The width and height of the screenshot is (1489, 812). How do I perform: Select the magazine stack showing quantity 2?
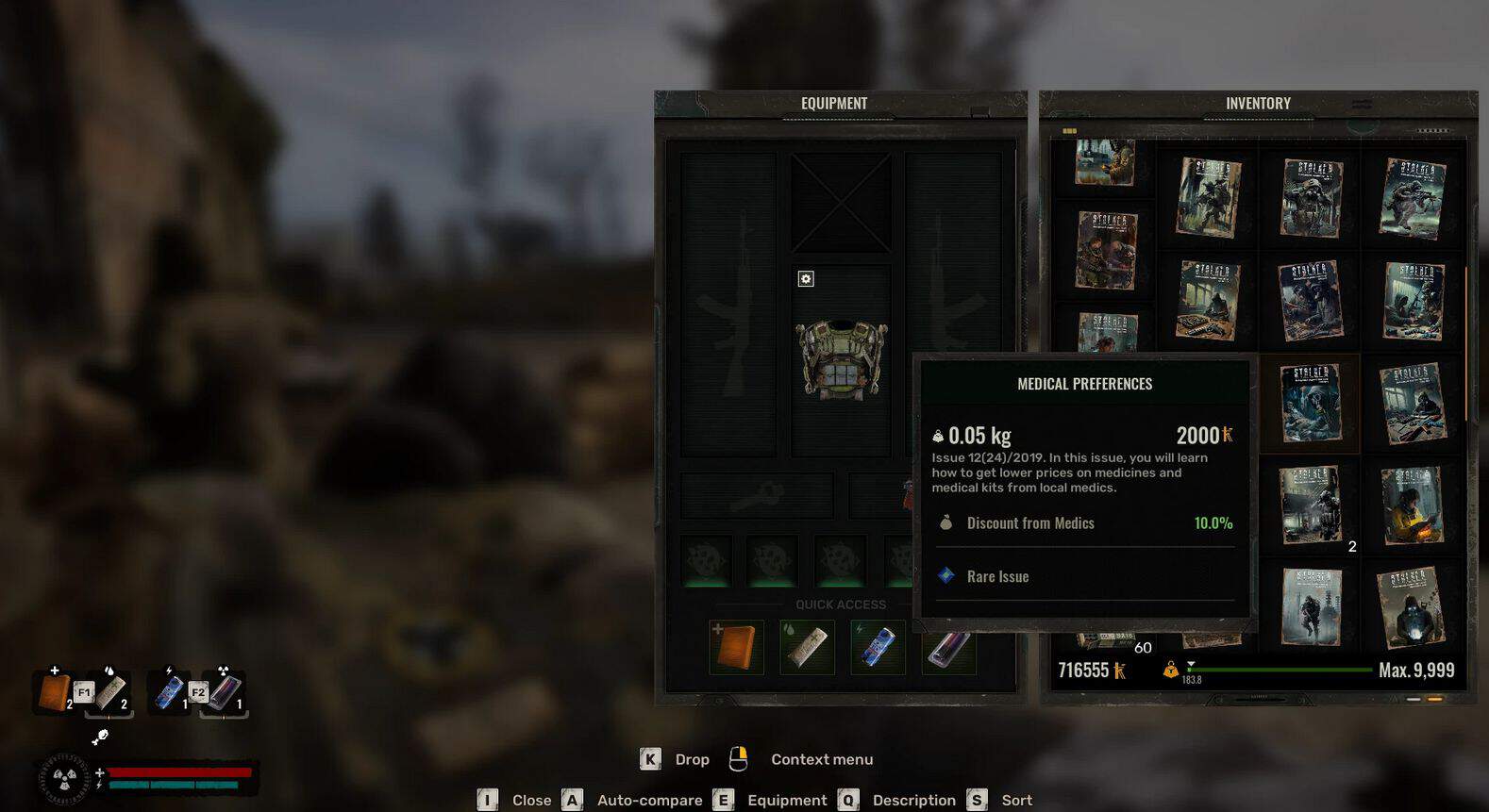tap(1311, 505)
